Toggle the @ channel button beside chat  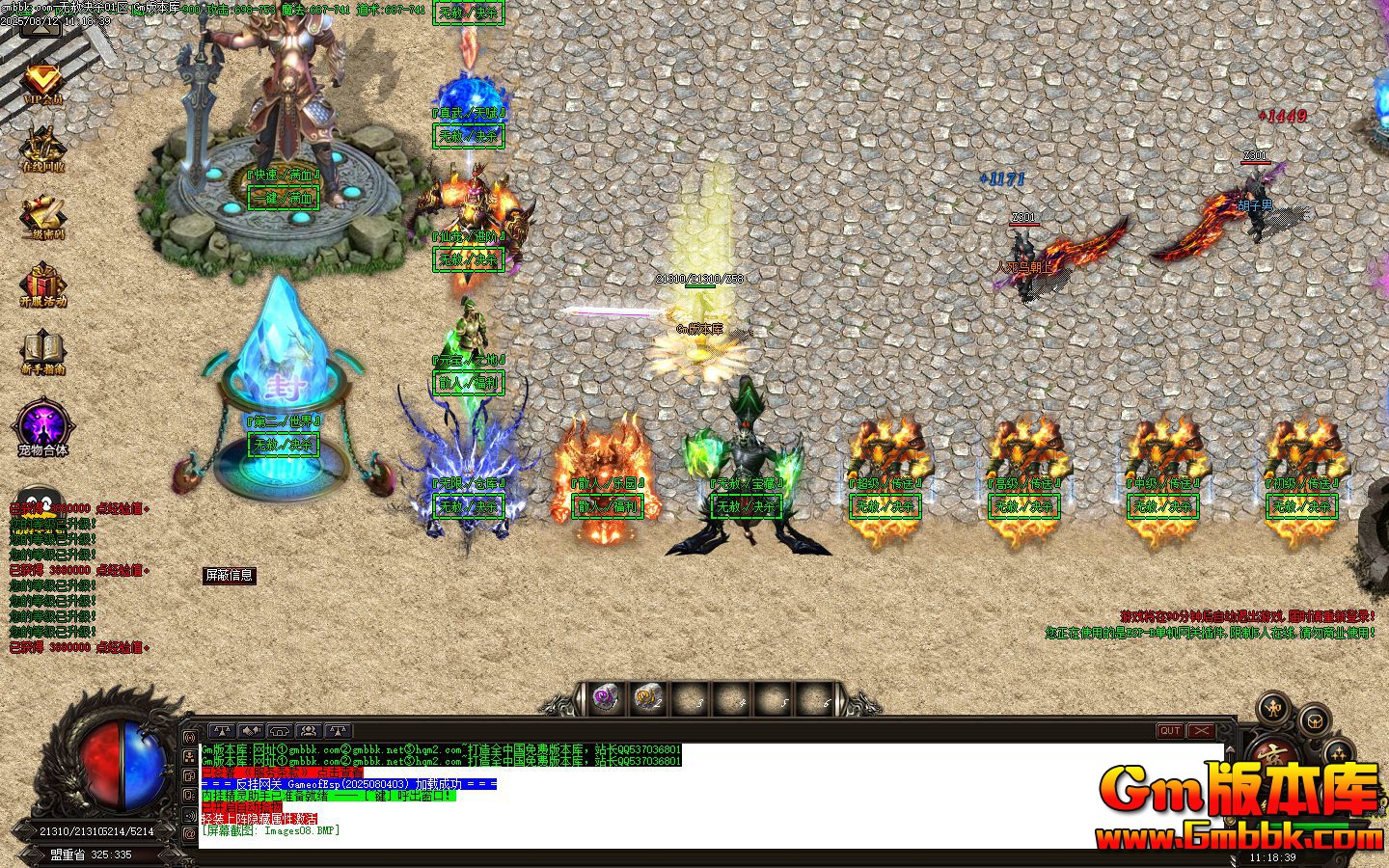point(190,832)
